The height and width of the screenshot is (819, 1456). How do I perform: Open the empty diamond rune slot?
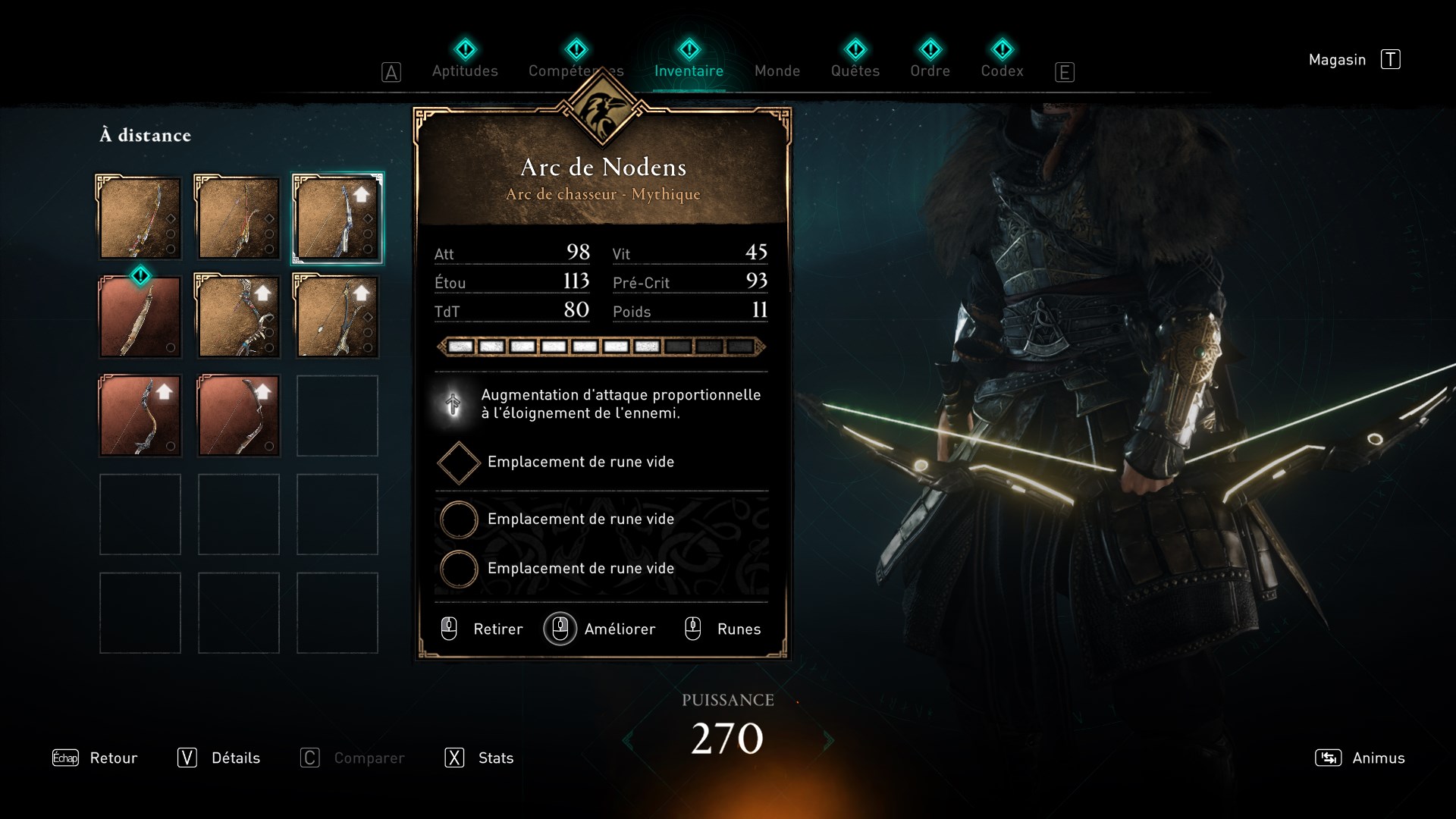tap(458, 463)
